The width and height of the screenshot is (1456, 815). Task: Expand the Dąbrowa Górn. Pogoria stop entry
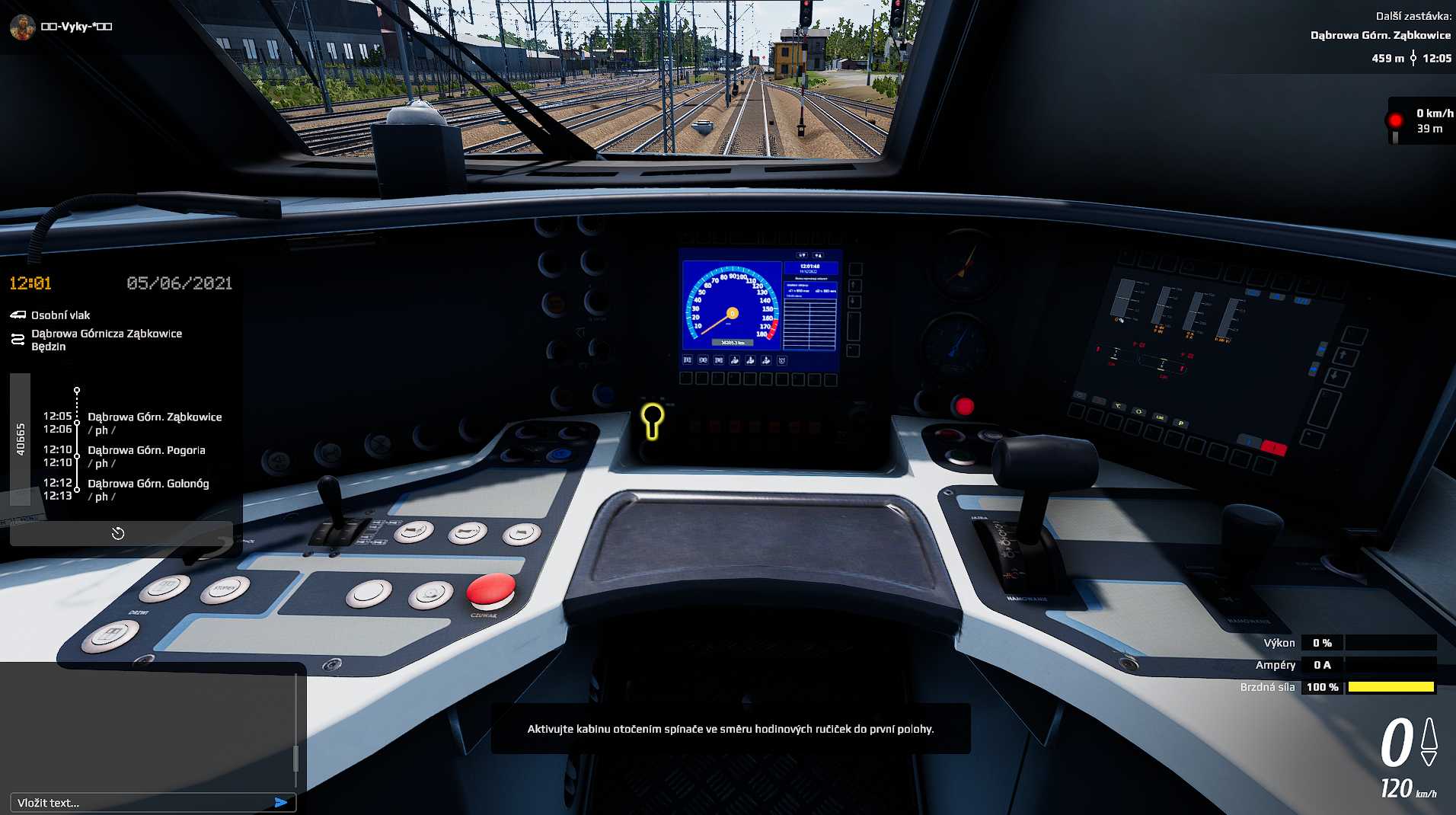(x=148, y=450)
